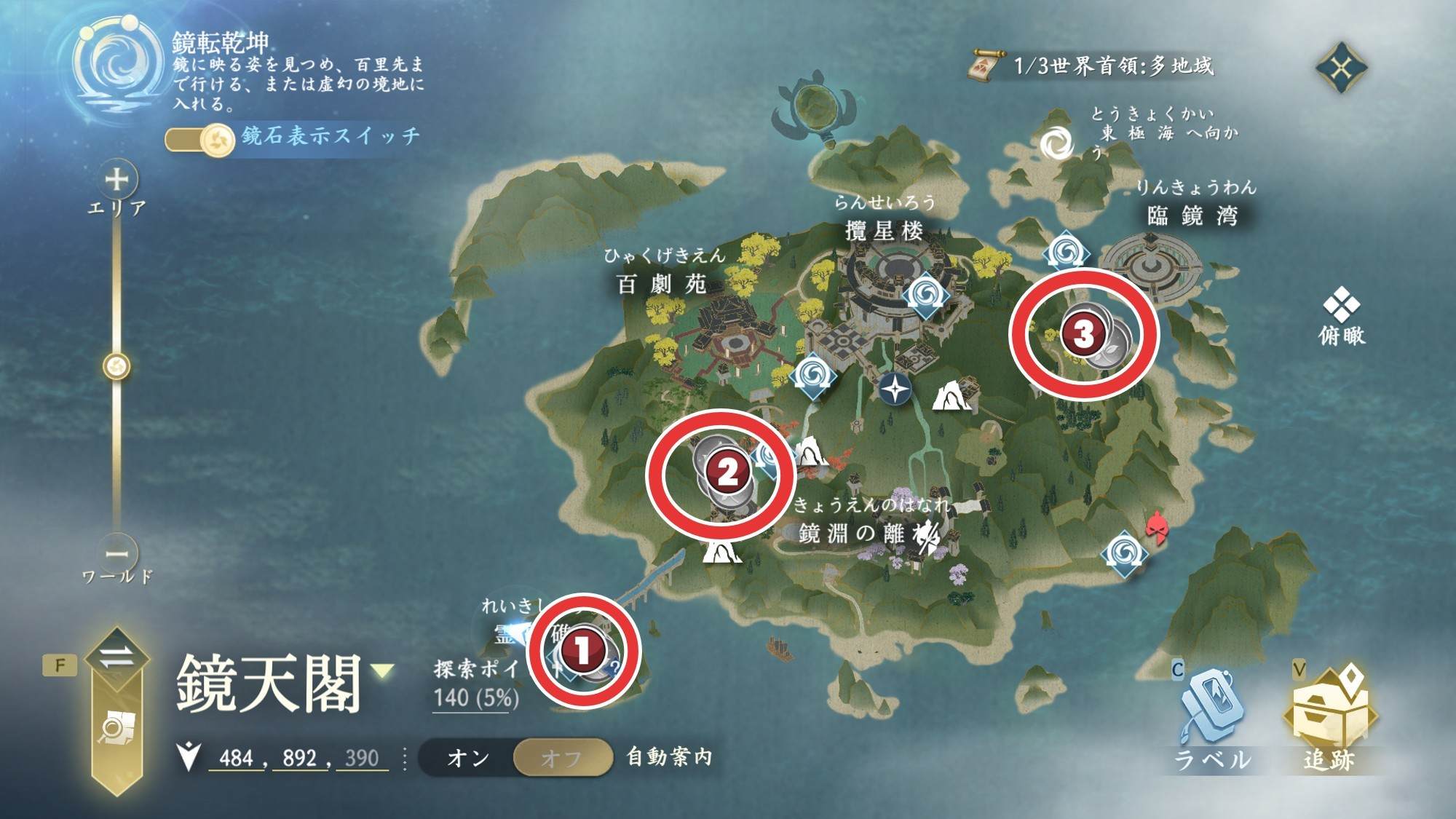
Task: Select the オフ auto-guide option
Action: [561, 758]
